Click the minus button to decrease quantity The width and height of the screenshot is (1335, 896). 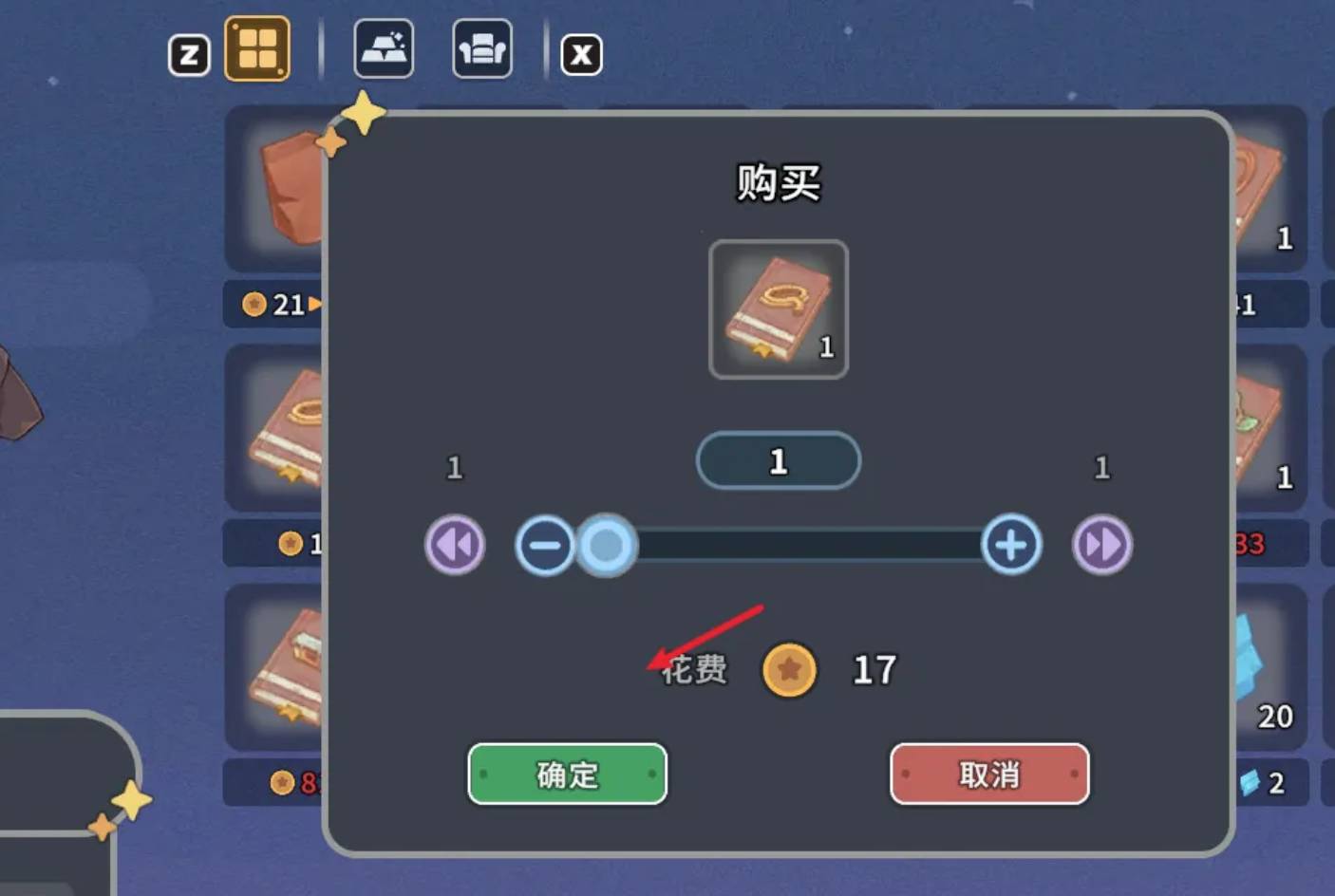coord(545,544)
